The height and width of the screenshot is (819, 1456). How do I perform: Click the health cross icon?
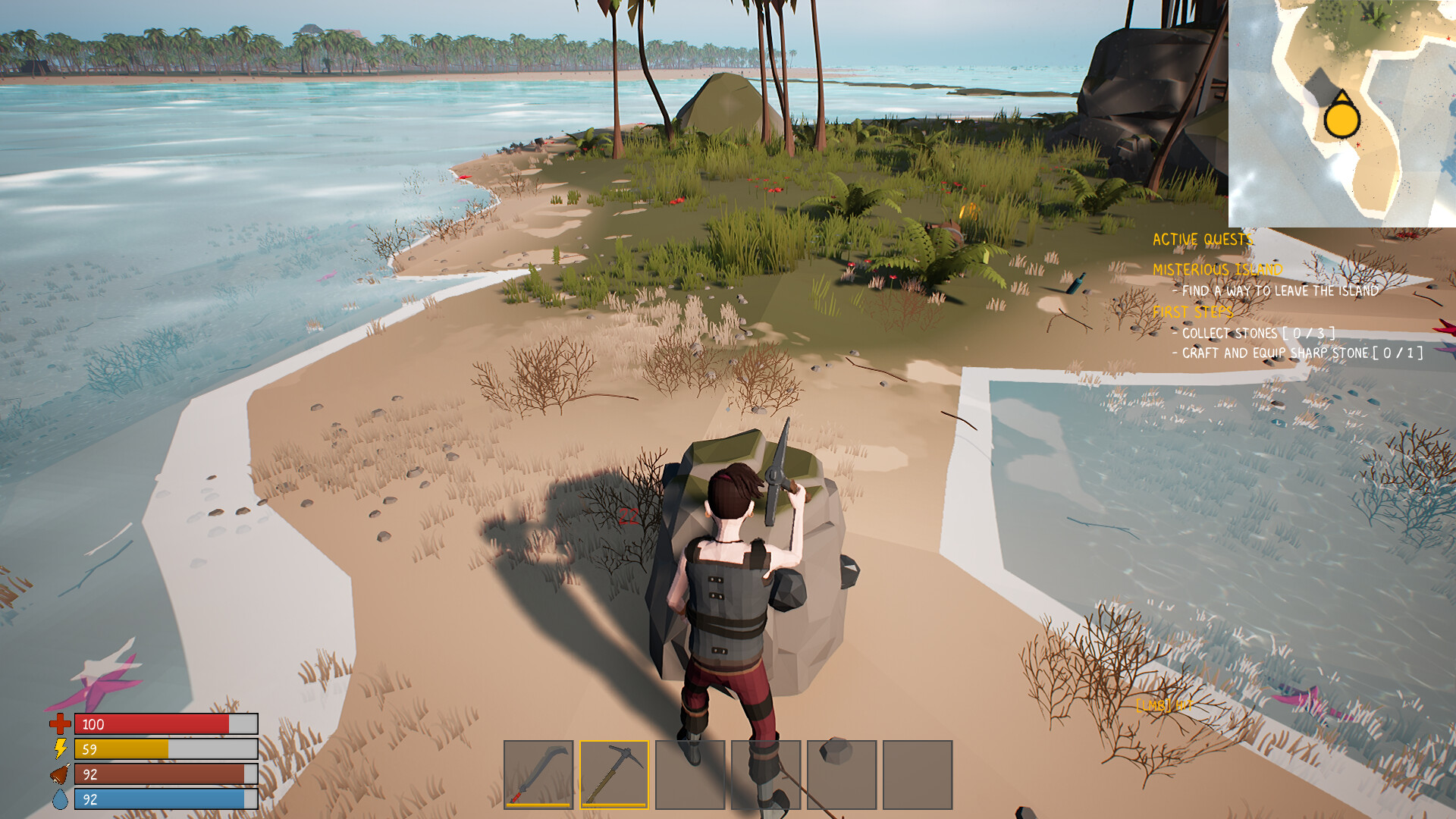(x=60, y=724)
